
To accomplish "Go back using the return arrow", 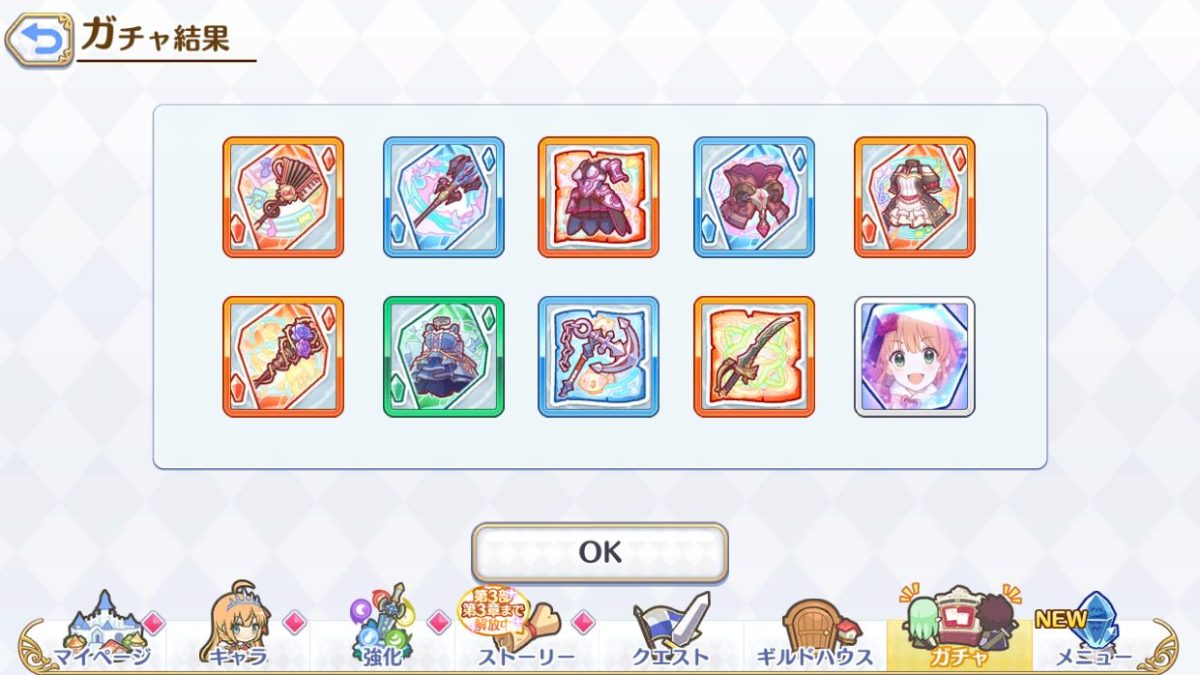I will [x=39, y=40].
